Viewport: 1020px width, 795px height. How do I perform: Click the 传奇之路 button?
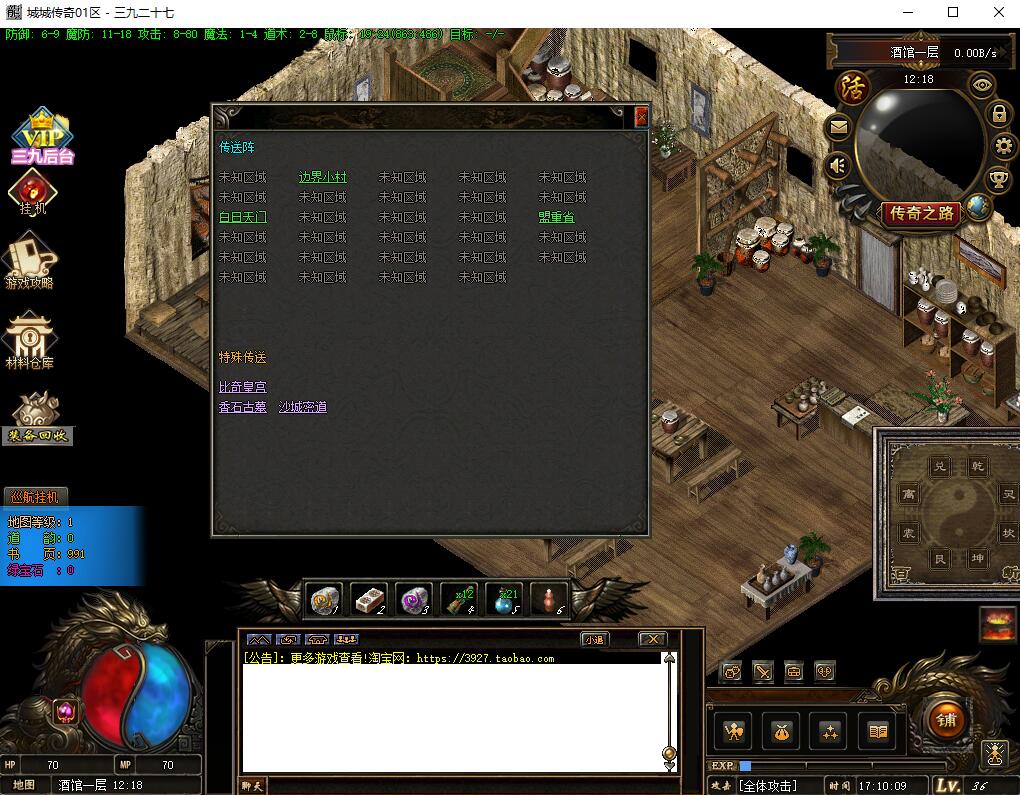point(919,212)
